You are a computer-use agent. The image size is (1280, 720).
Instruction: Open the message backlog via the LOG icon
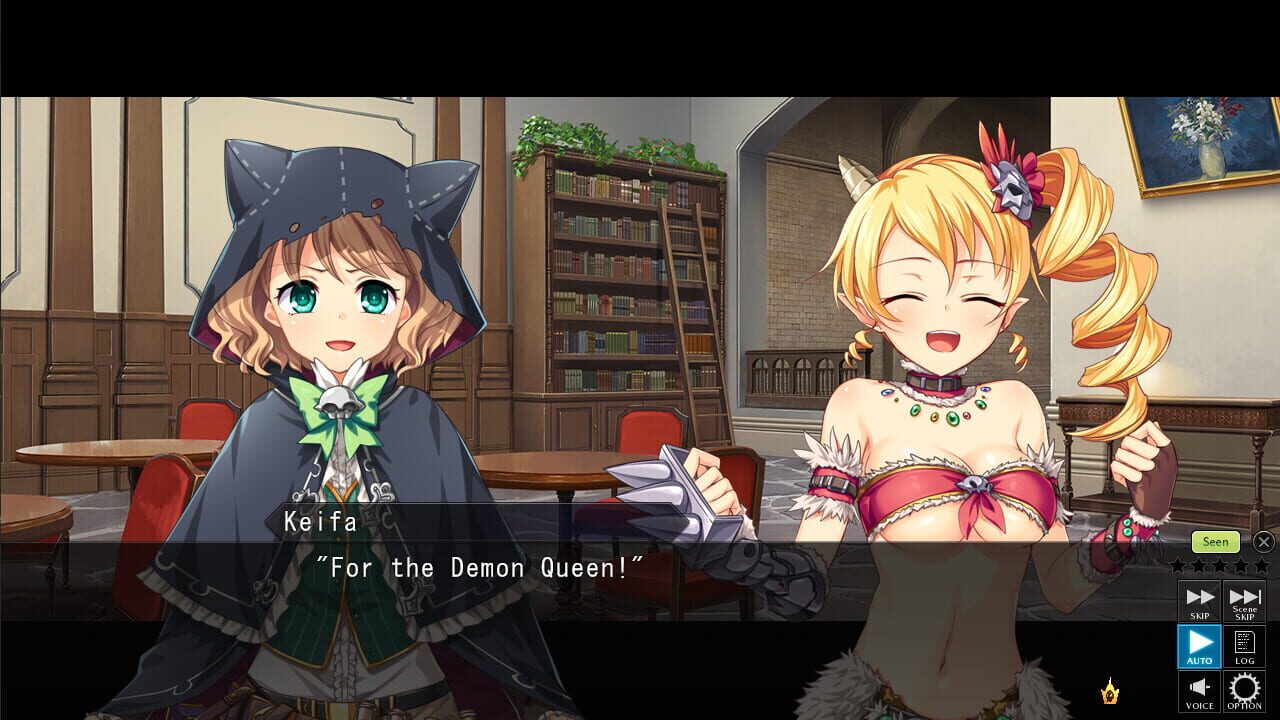tap(1245, 643)
